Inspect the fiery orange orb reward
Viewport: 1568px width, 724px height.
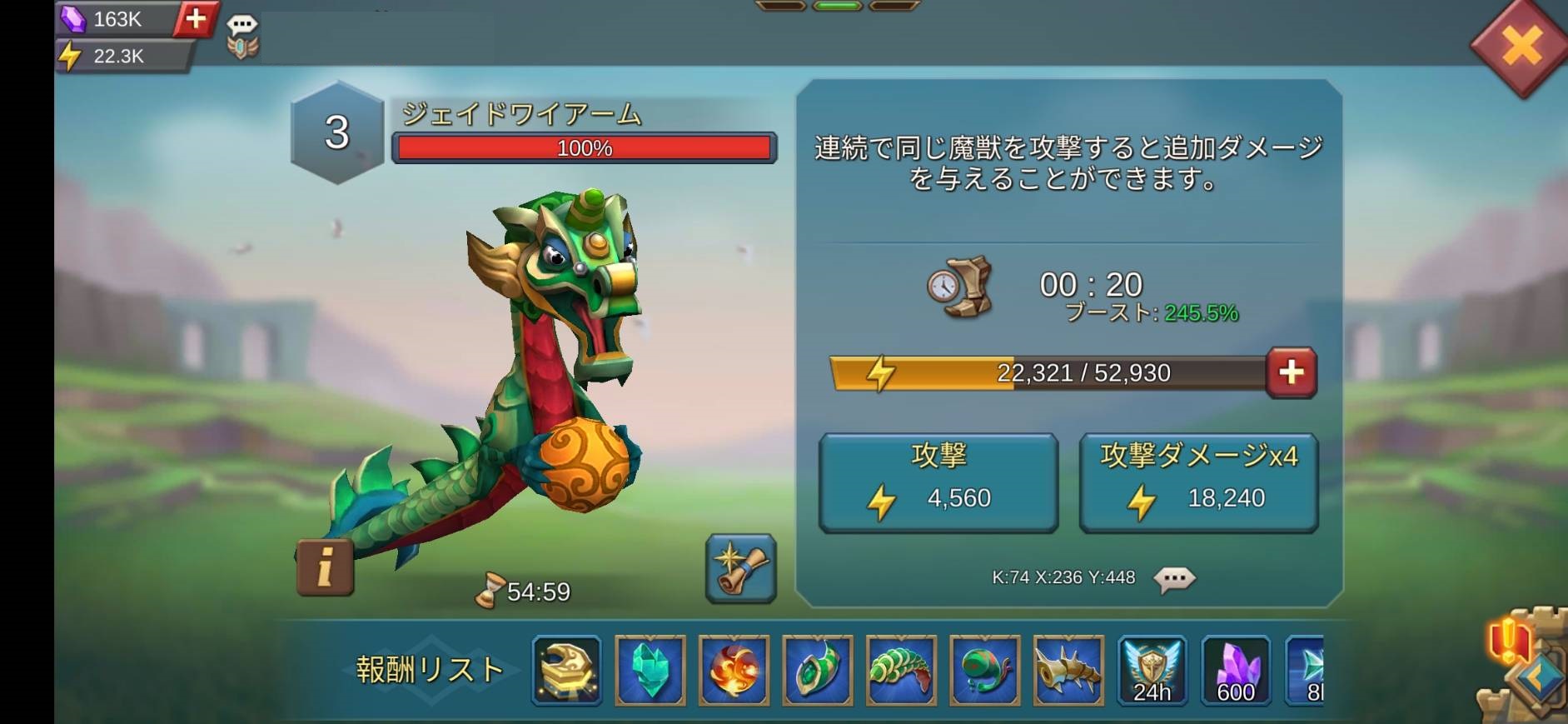click(734, 671)
